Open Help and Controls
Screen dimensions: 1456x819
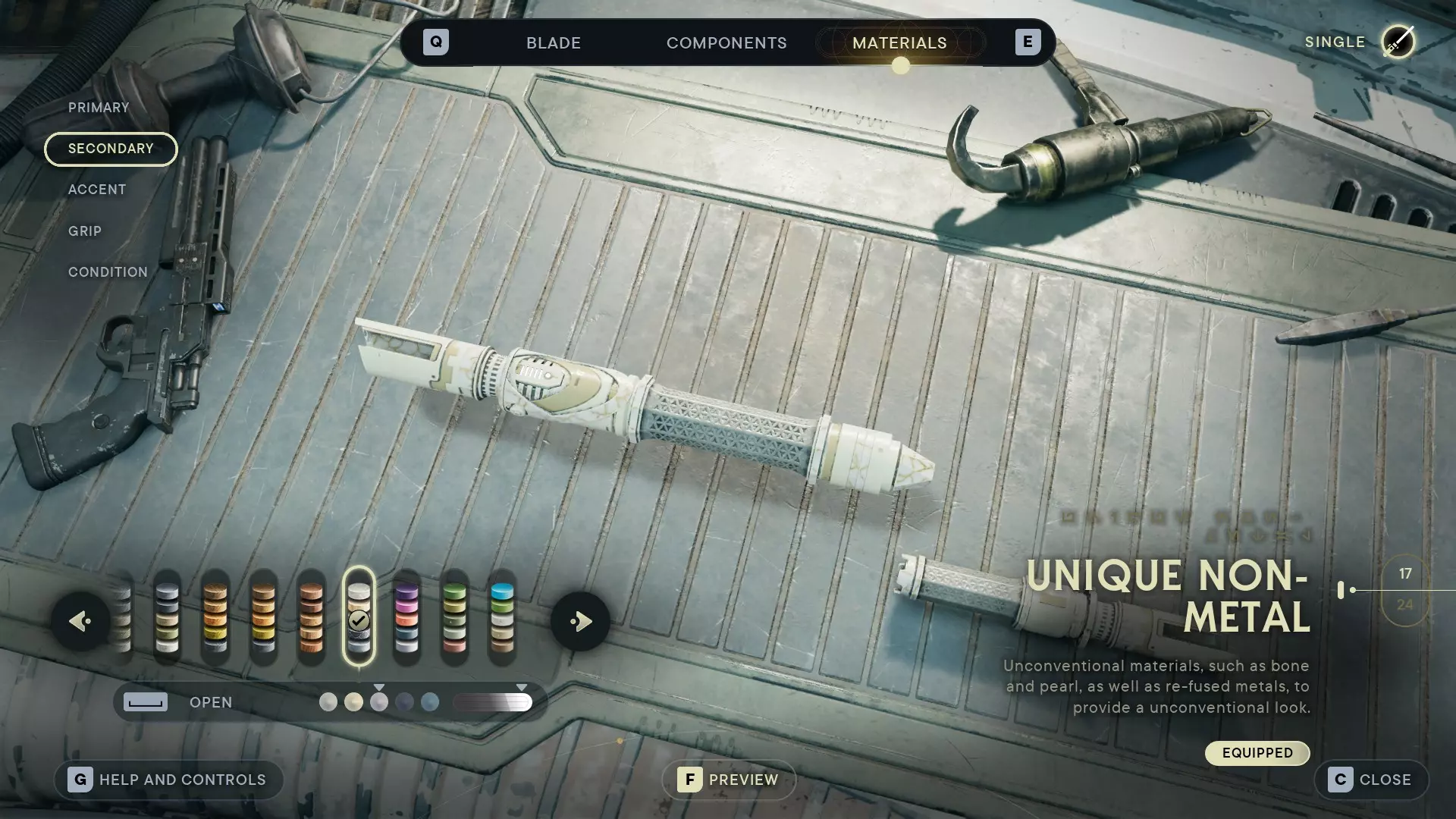[x=168, y=780]
